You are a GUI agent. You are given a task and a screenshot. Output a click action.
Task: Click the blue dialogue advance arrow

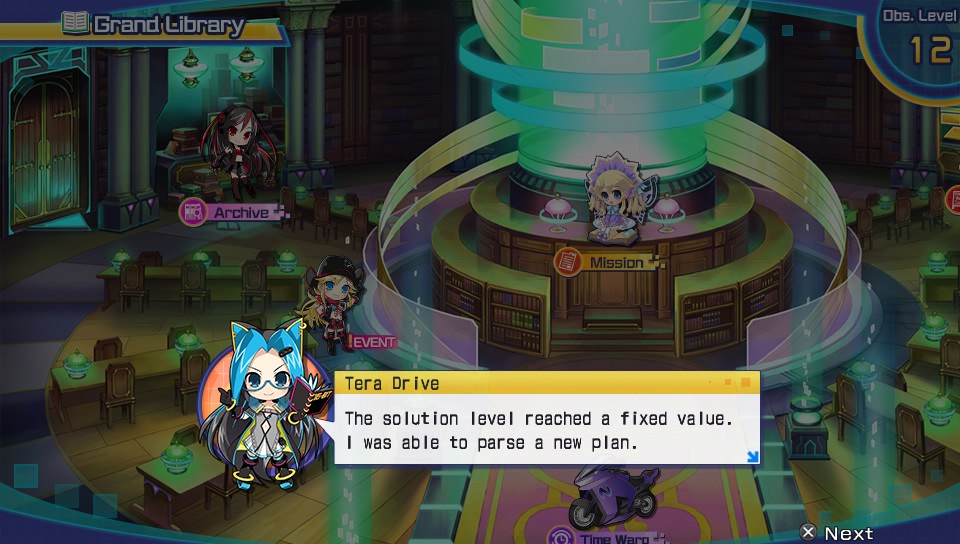coord(752,457)
